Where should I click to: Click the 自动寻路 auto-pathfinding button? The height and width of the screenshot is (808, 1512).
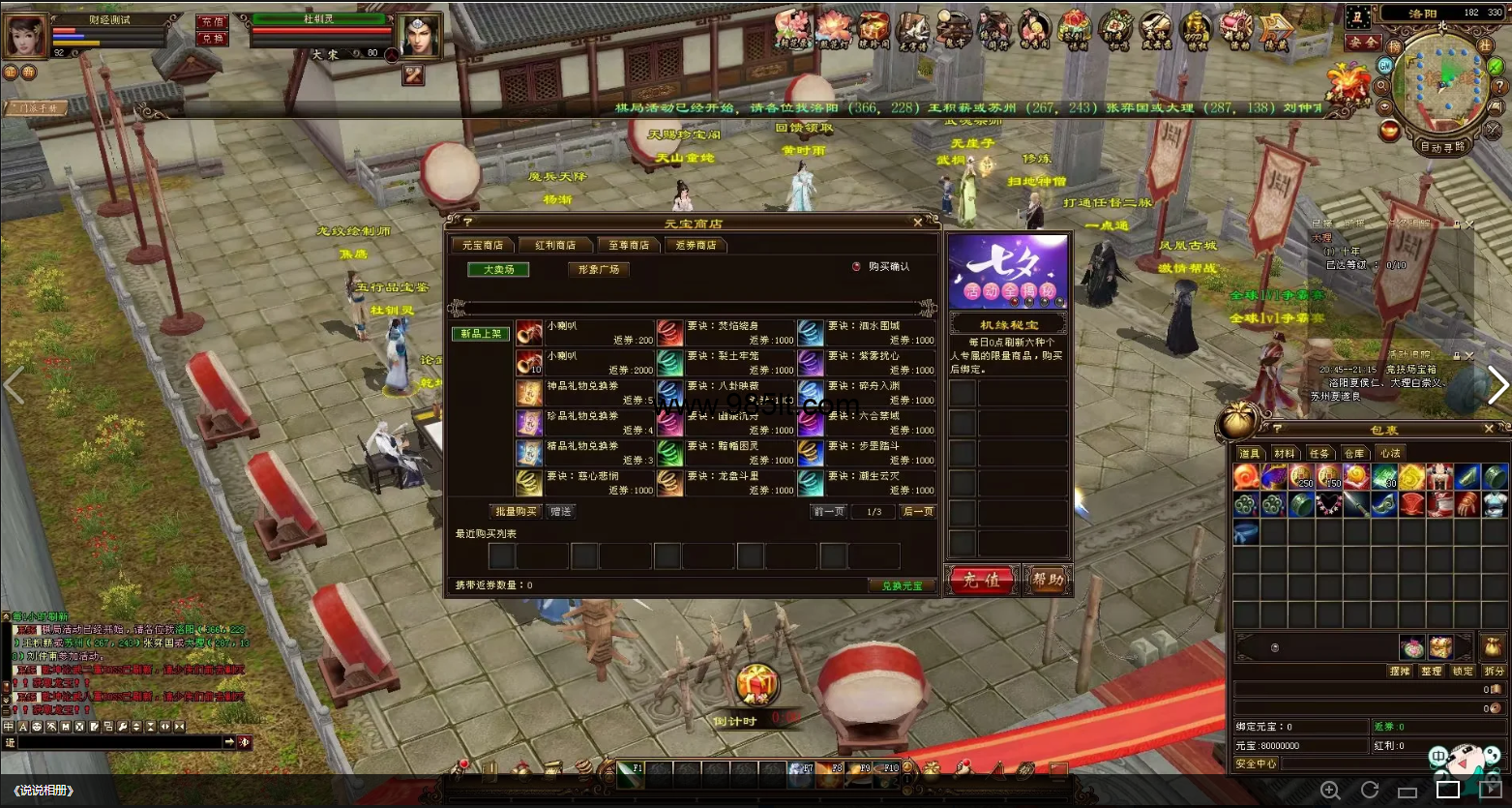tap(1441, 147)
